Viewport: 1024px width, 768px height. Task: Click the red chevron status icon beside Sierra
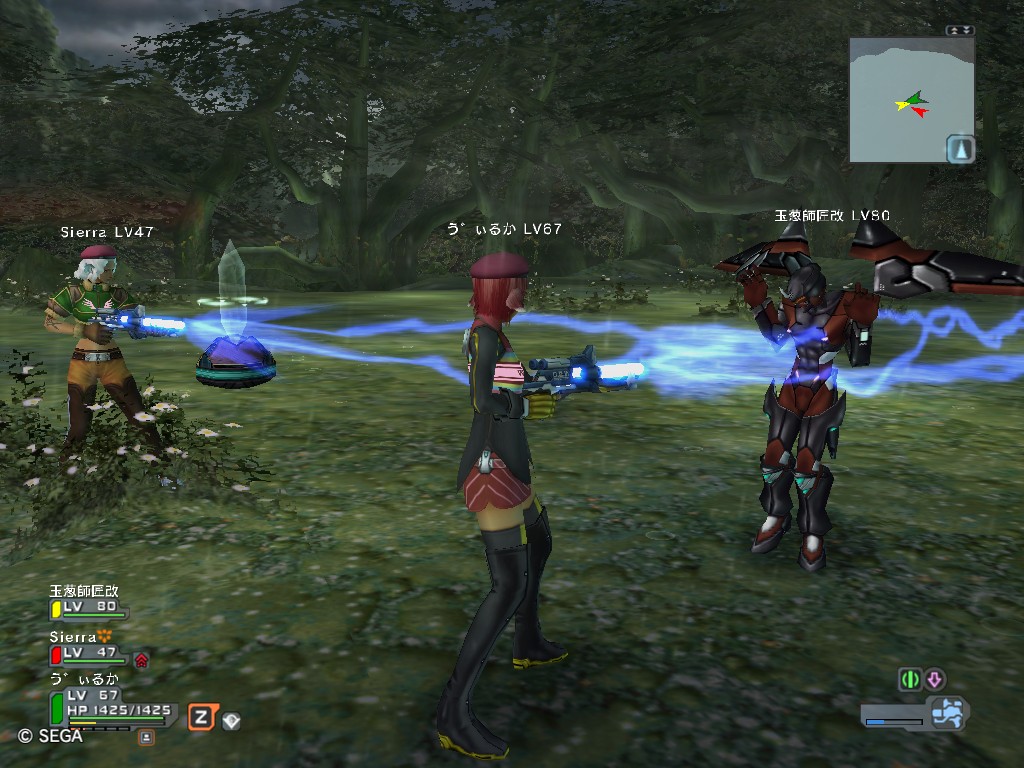coord(141,659)
